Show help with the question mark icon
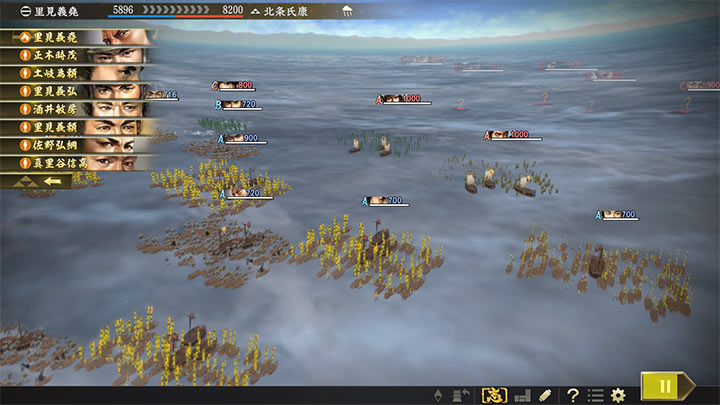The height and width of the screenshot is (405, 720). (573, 395)
